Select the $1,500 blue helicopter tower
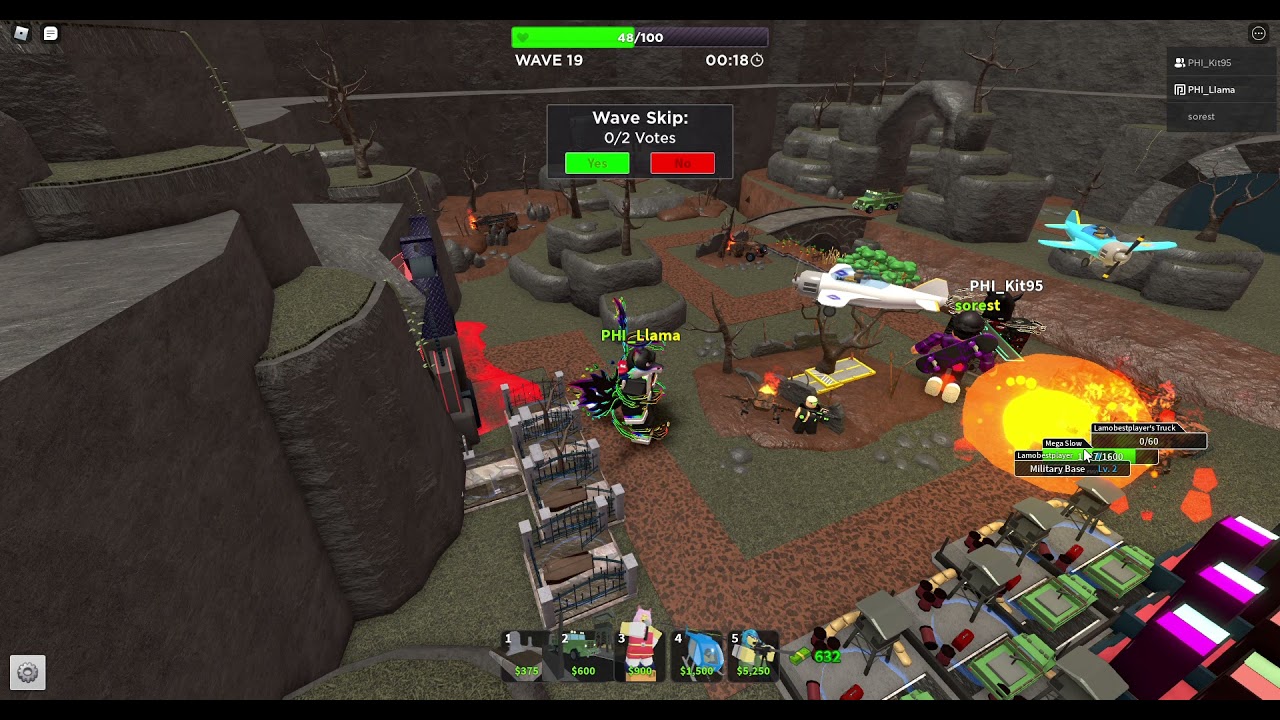Image resolution: width=1280 pixels, height=720 pixels. (x=697, y=655)
